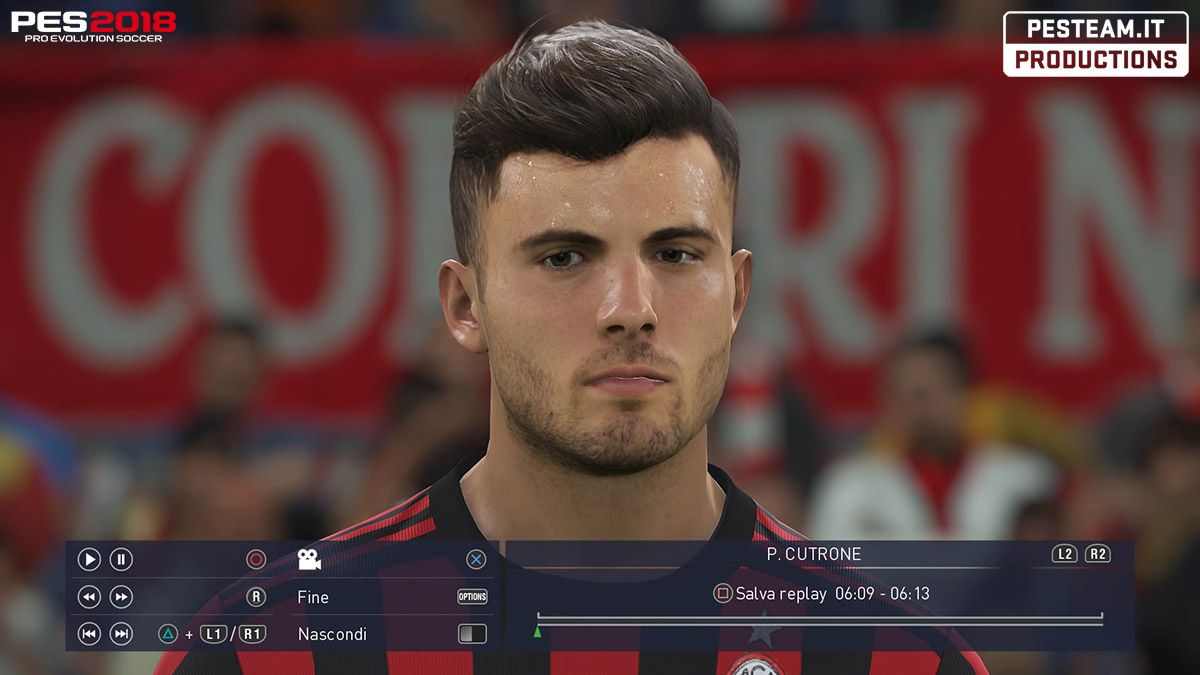The height and width of the screenshot is (675, 1200).
Task: Select the movie camera icon
Action: (309, 560)
